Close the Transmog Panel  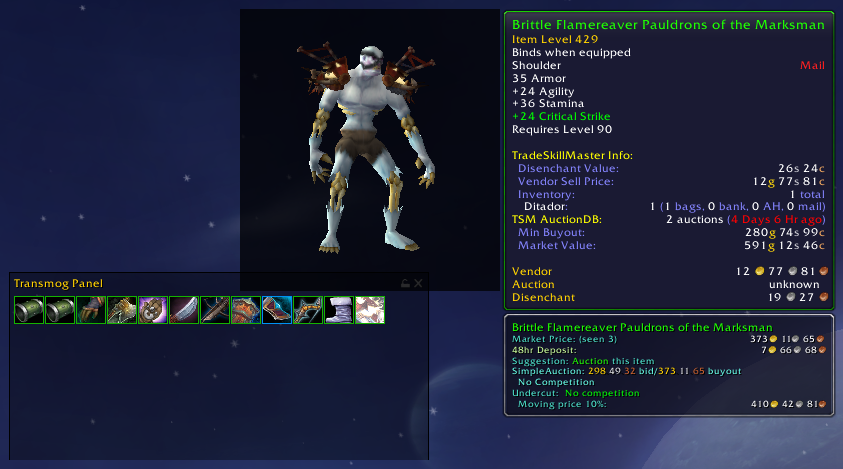click(x=419, y=283)
